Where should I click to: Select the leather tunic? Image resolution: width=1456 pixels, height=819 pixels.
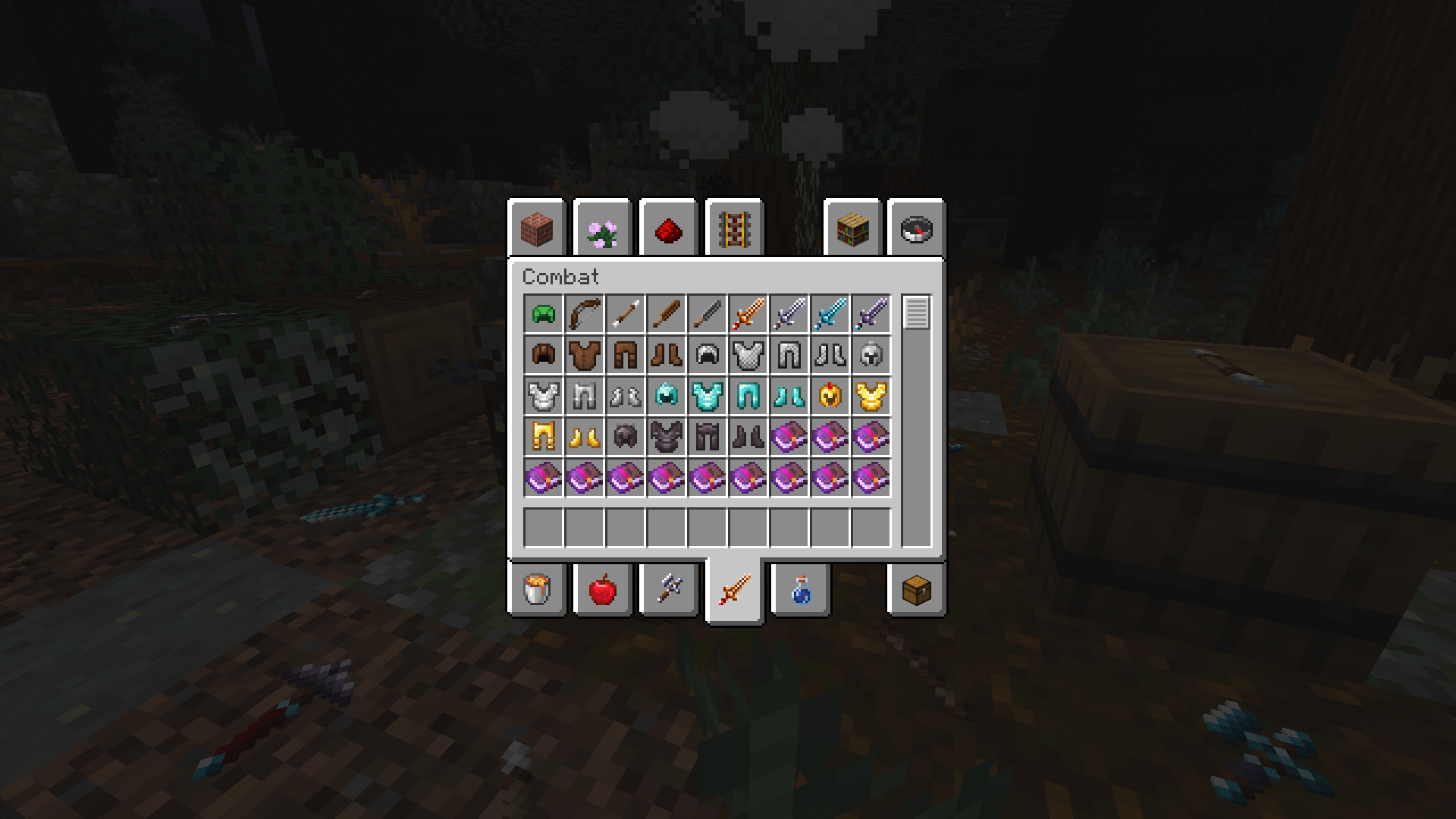coord(584,354)
